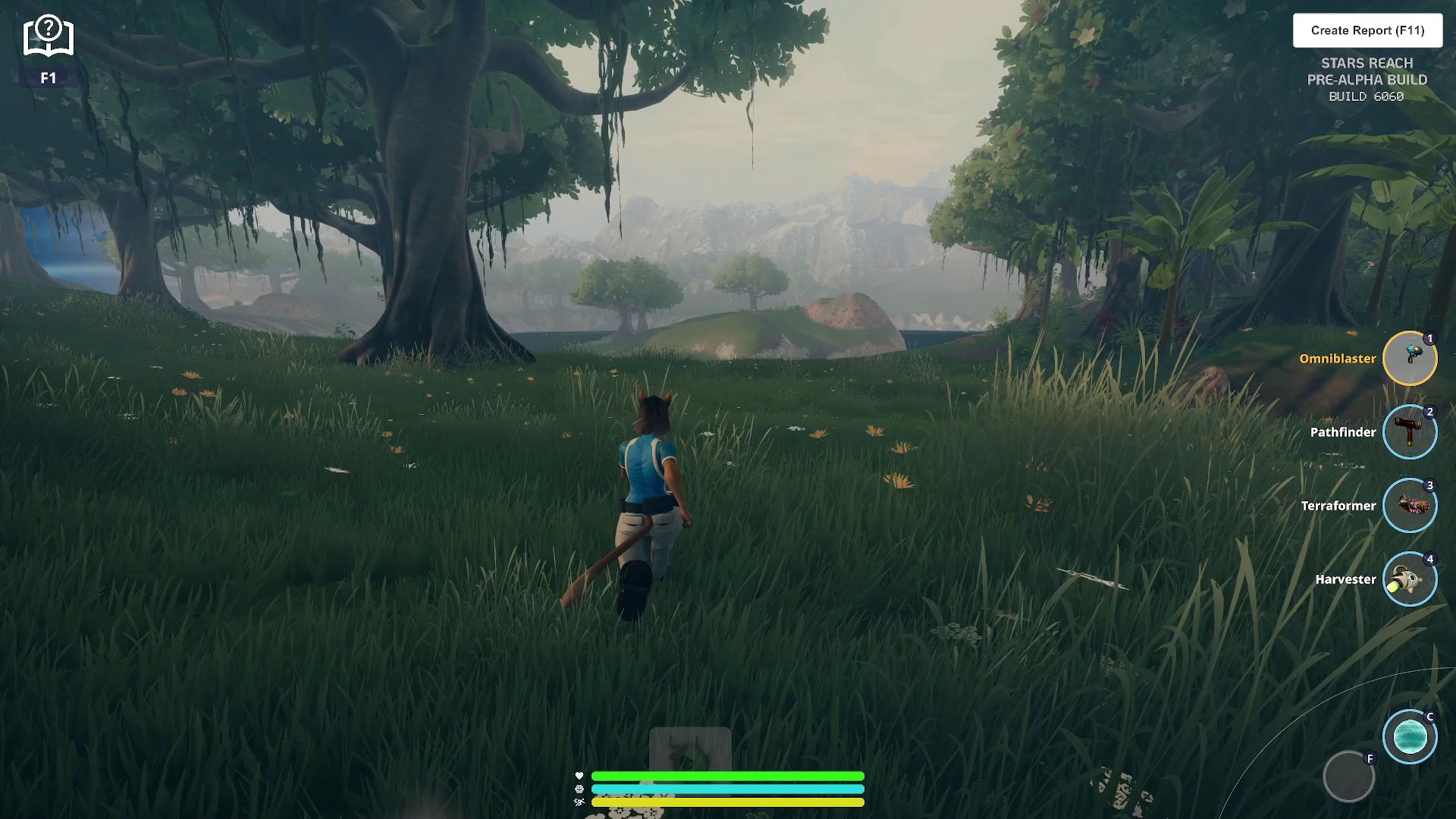The height and width of the screenshot is (819, 1456).
Task: Choose the Harvester tool slot
Action: (1410, 579)
